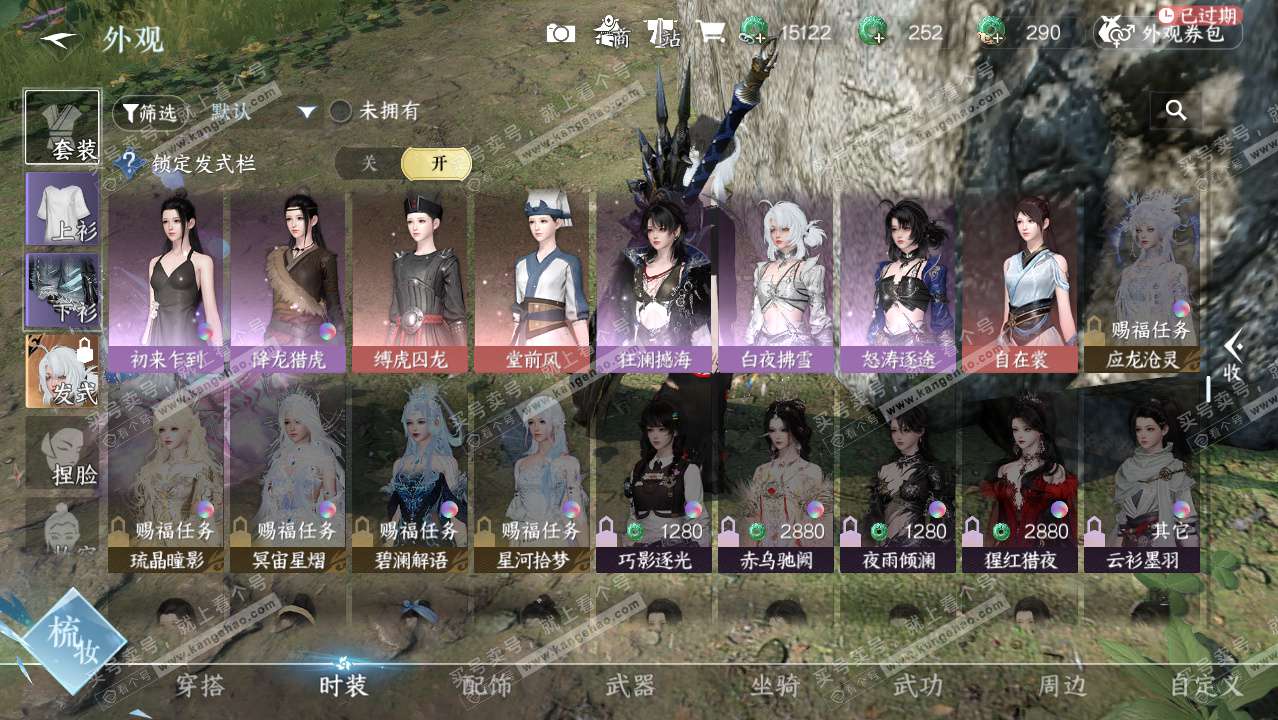Switch lock hairstyle toggle to 关
The height and width of the screenshot is (720, 1278).
(369, 164)
